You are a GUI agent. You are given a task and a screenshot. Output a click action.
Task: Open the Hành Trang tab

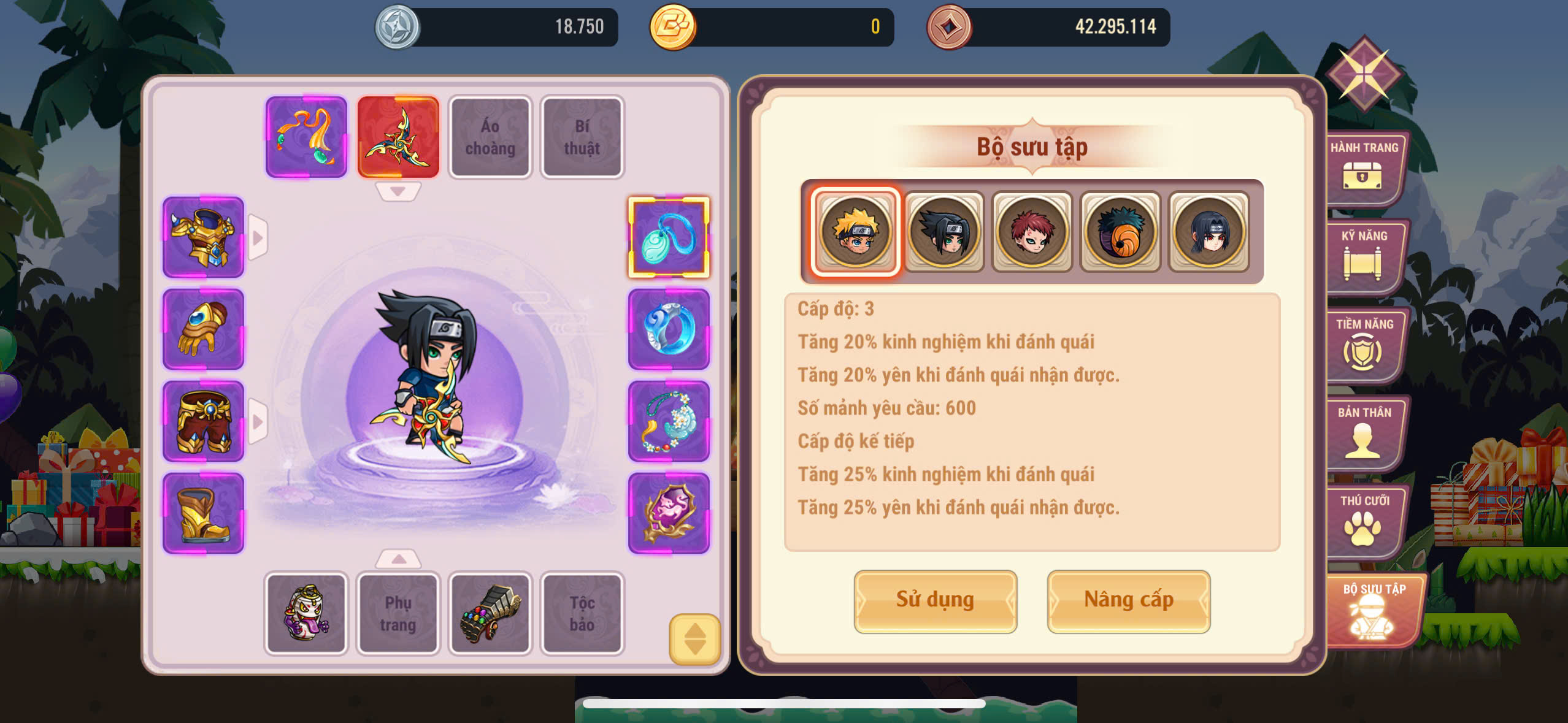point(1364,168)
